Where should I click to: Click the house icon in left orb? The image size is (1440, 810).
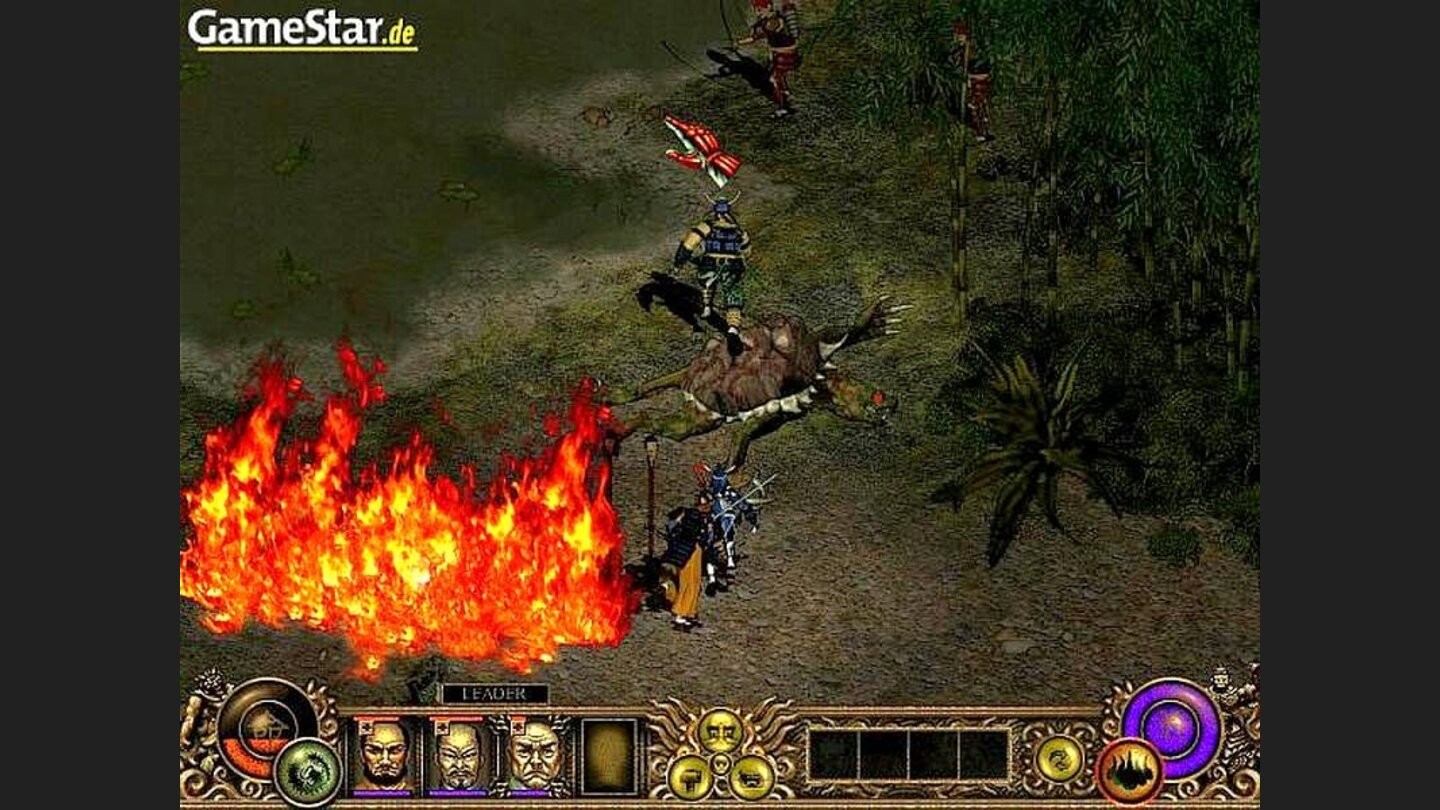click(264, 722)
